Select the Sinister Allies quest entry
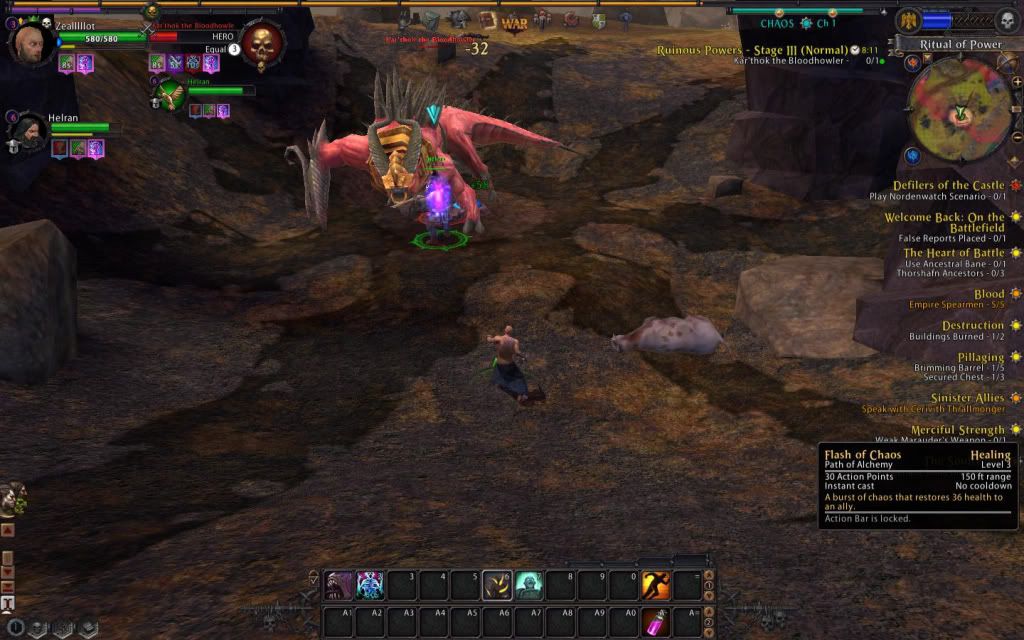This screenshot has height=640, width=1024. pos(966,398)
